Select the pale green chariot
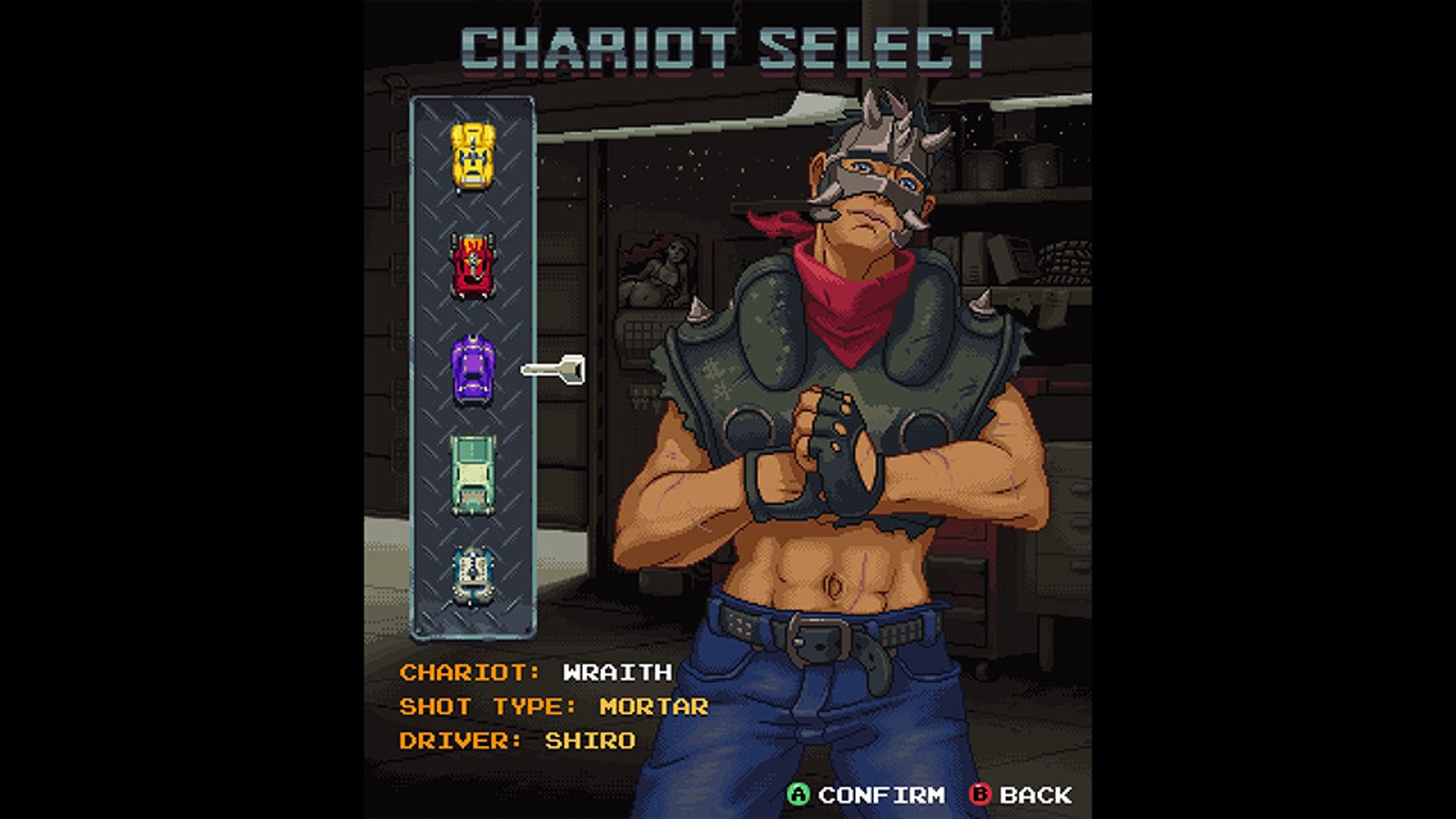The image size is (1456, 819). [x=472, y=475]
